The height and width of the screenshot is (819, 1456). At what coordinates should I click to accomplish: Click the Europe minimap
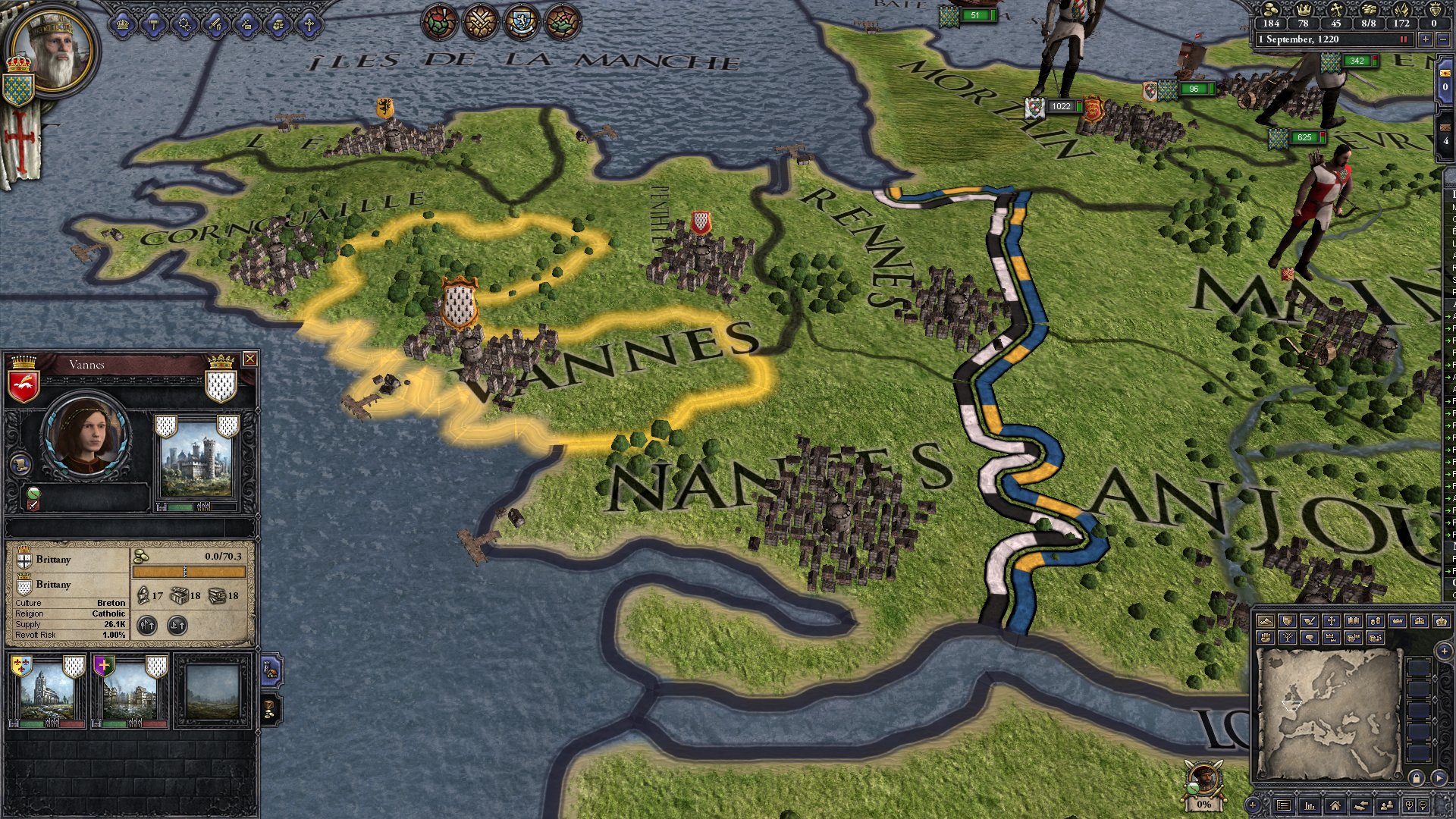point(1328,713)
